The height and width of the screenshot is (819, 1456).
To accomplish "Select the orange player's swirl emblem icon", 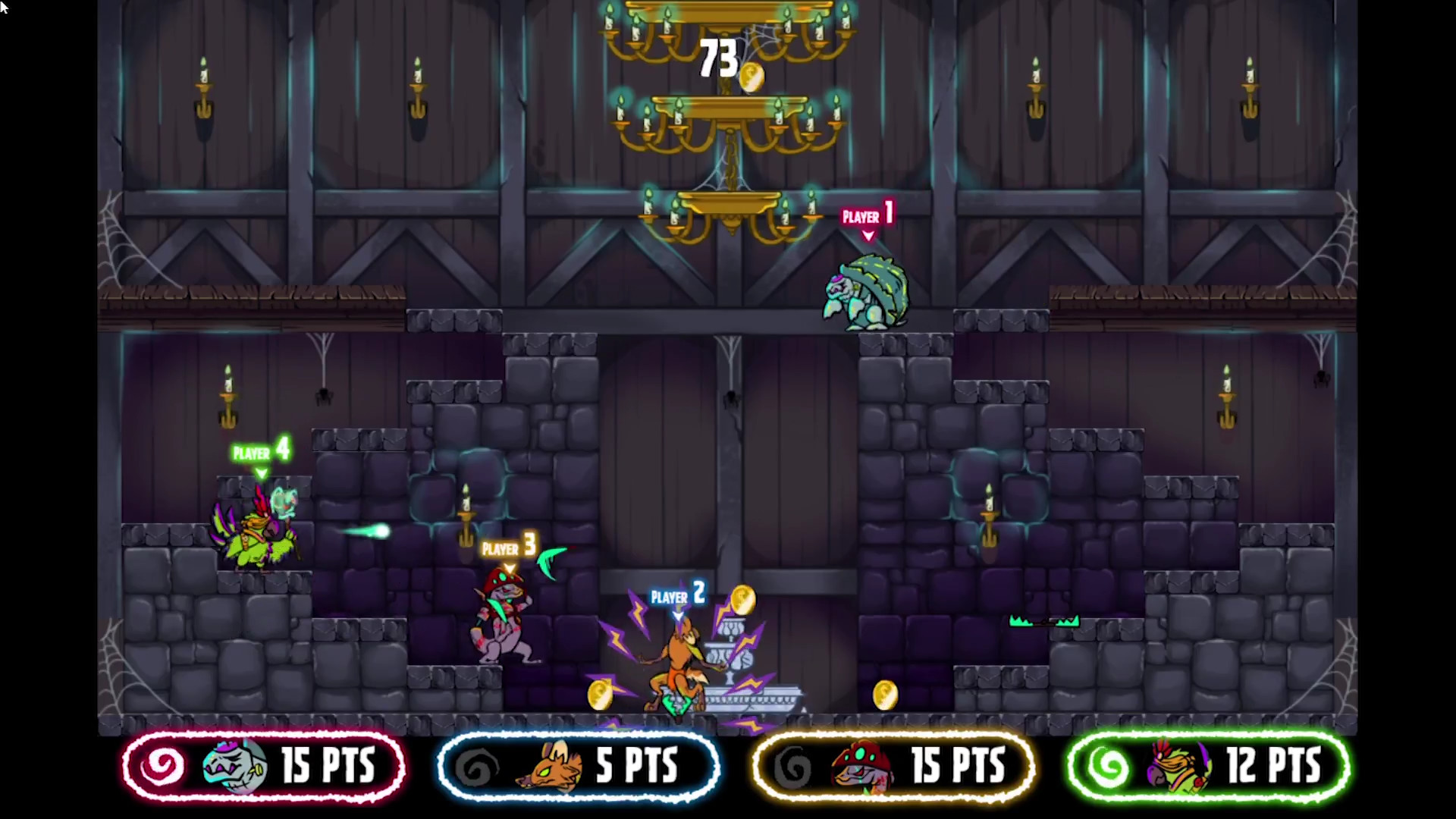I will tap(794, 767).
